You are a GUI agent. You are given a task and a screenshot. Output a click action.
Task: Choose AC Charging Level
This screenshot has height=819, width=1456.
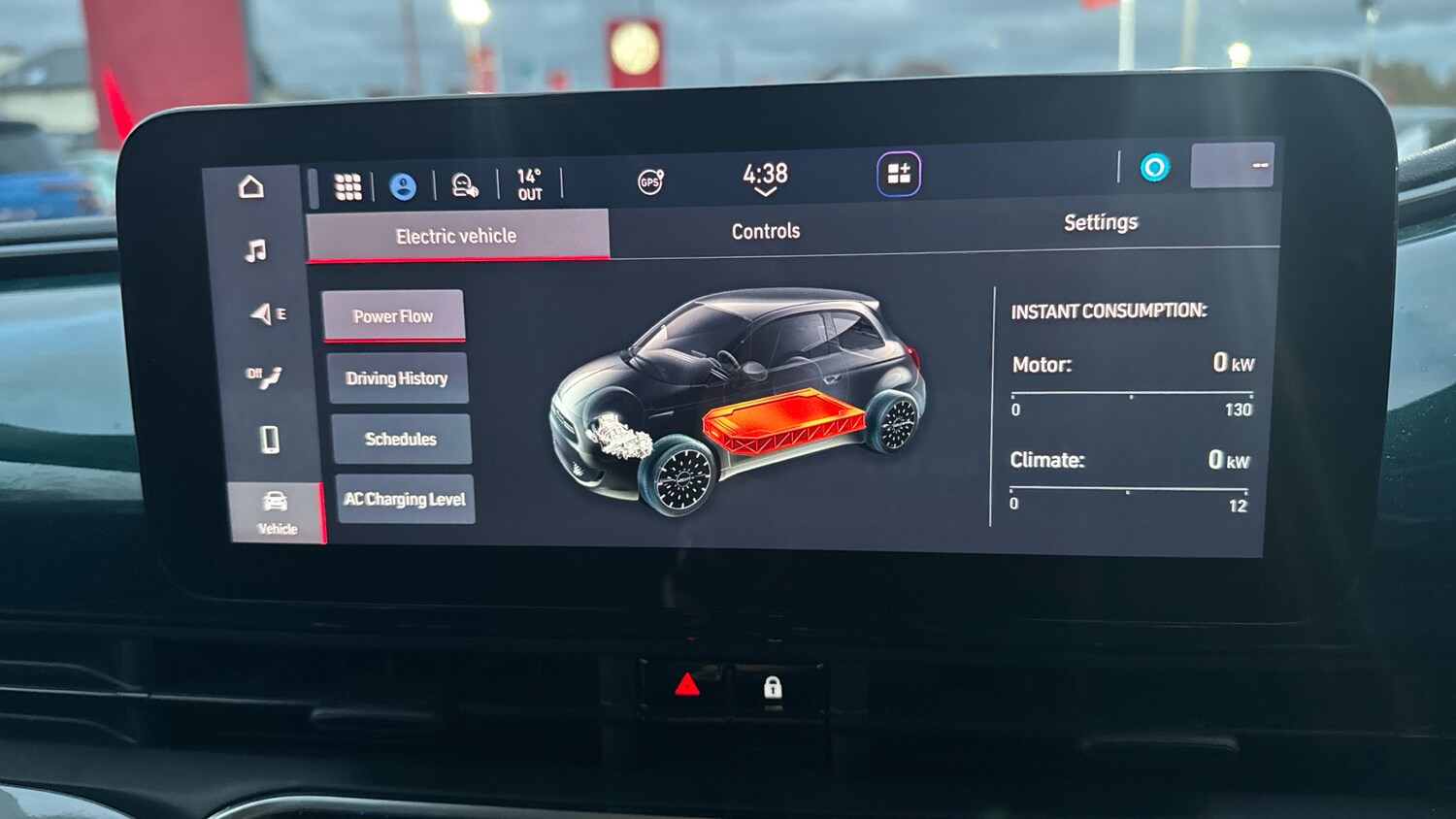[x=405, y=499]
